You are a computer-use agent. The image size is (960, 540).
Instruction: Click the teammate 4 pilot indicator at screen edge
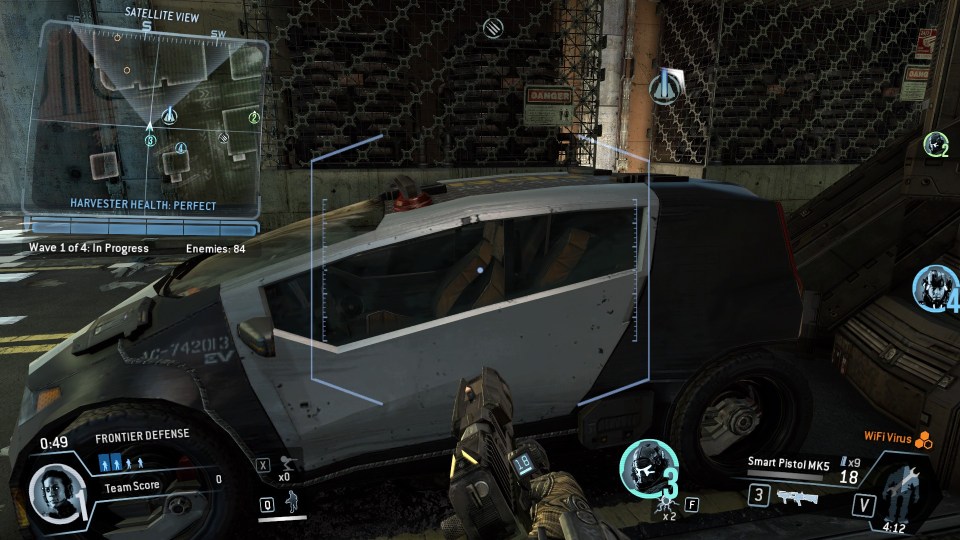pos(935,287)
